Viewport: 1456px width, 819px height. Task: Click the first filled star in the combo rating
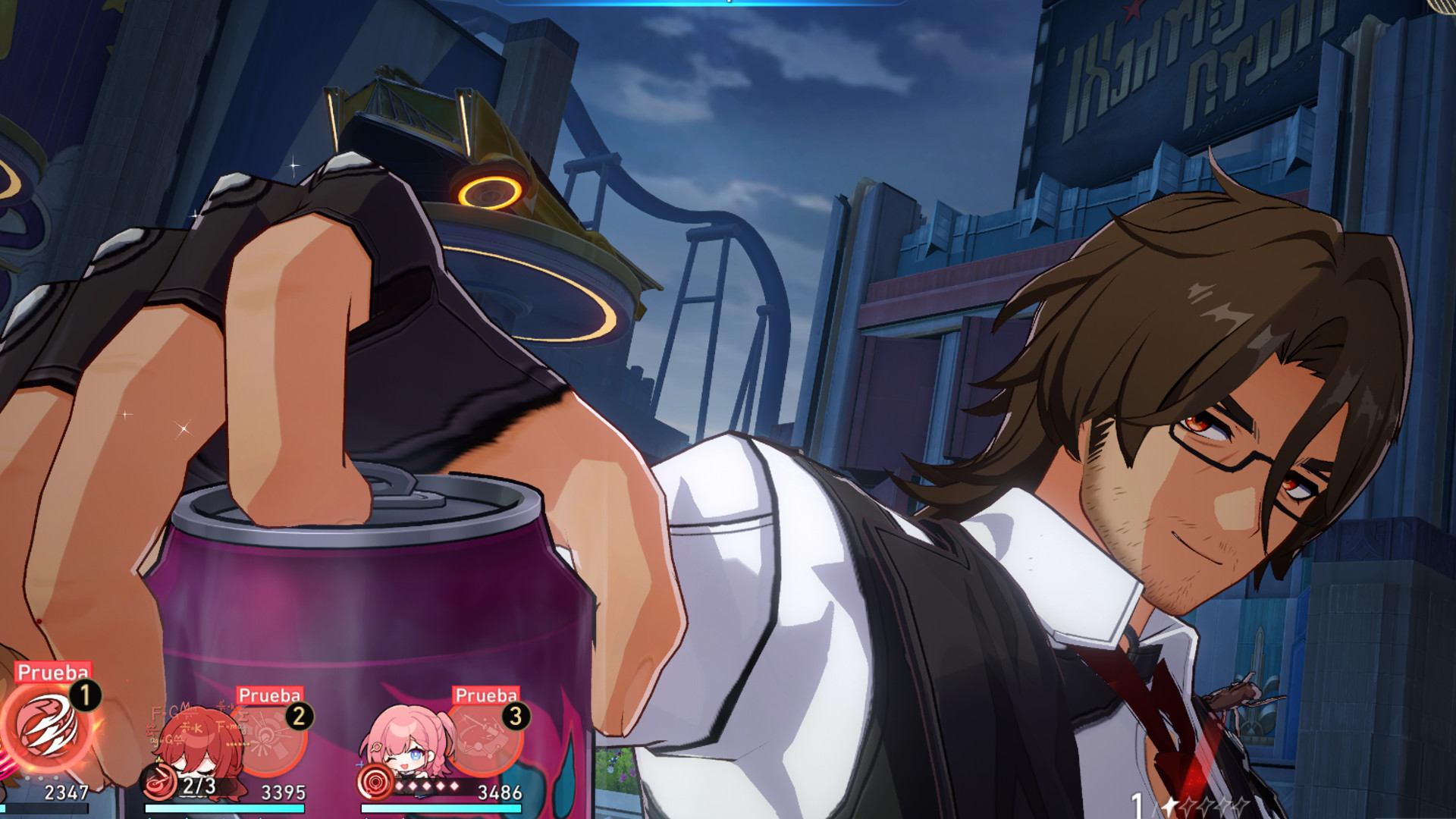tap(1169, 805)
